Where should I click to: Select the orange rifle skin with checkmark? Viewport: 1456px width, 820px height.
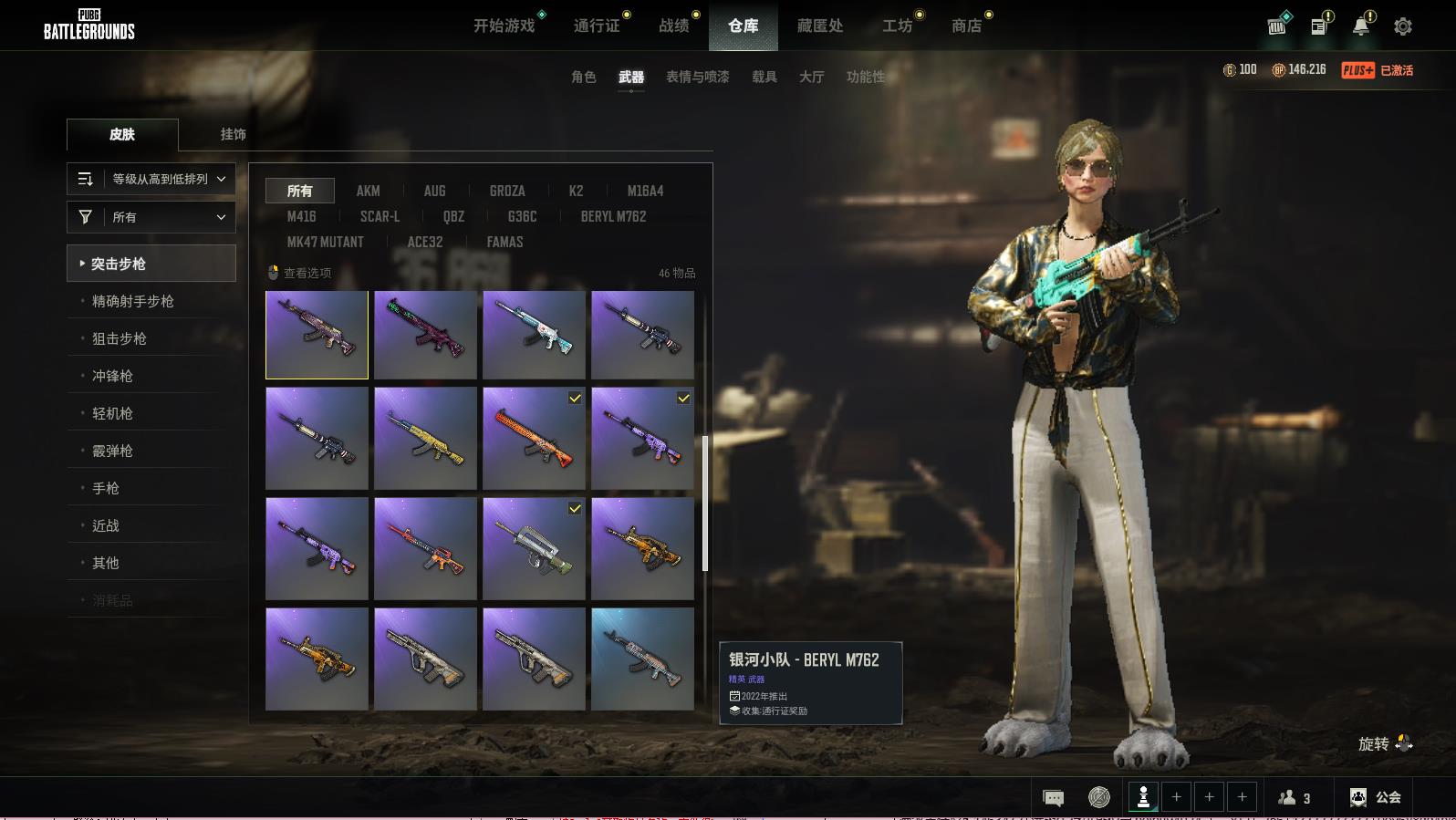(534, 438)
